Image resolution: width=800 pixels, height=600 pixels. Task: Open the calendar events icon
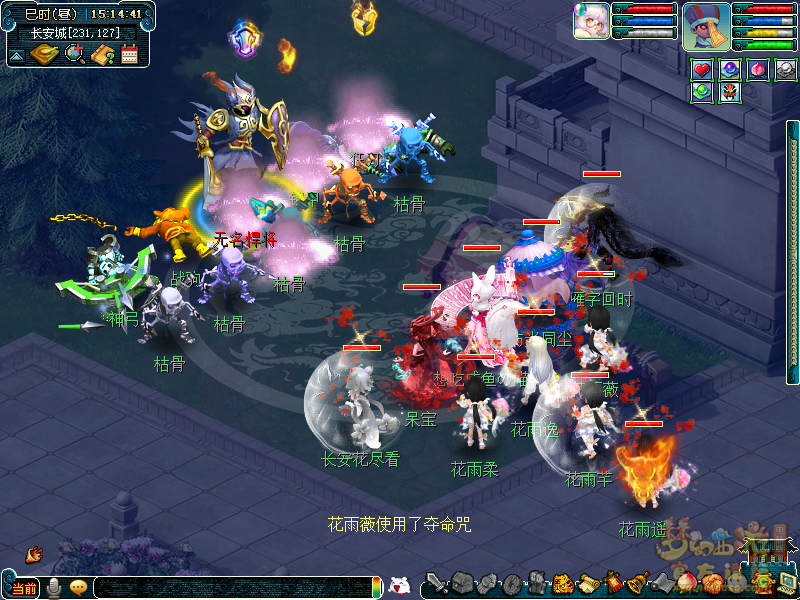pyautogui.click(x=129, y=54)
